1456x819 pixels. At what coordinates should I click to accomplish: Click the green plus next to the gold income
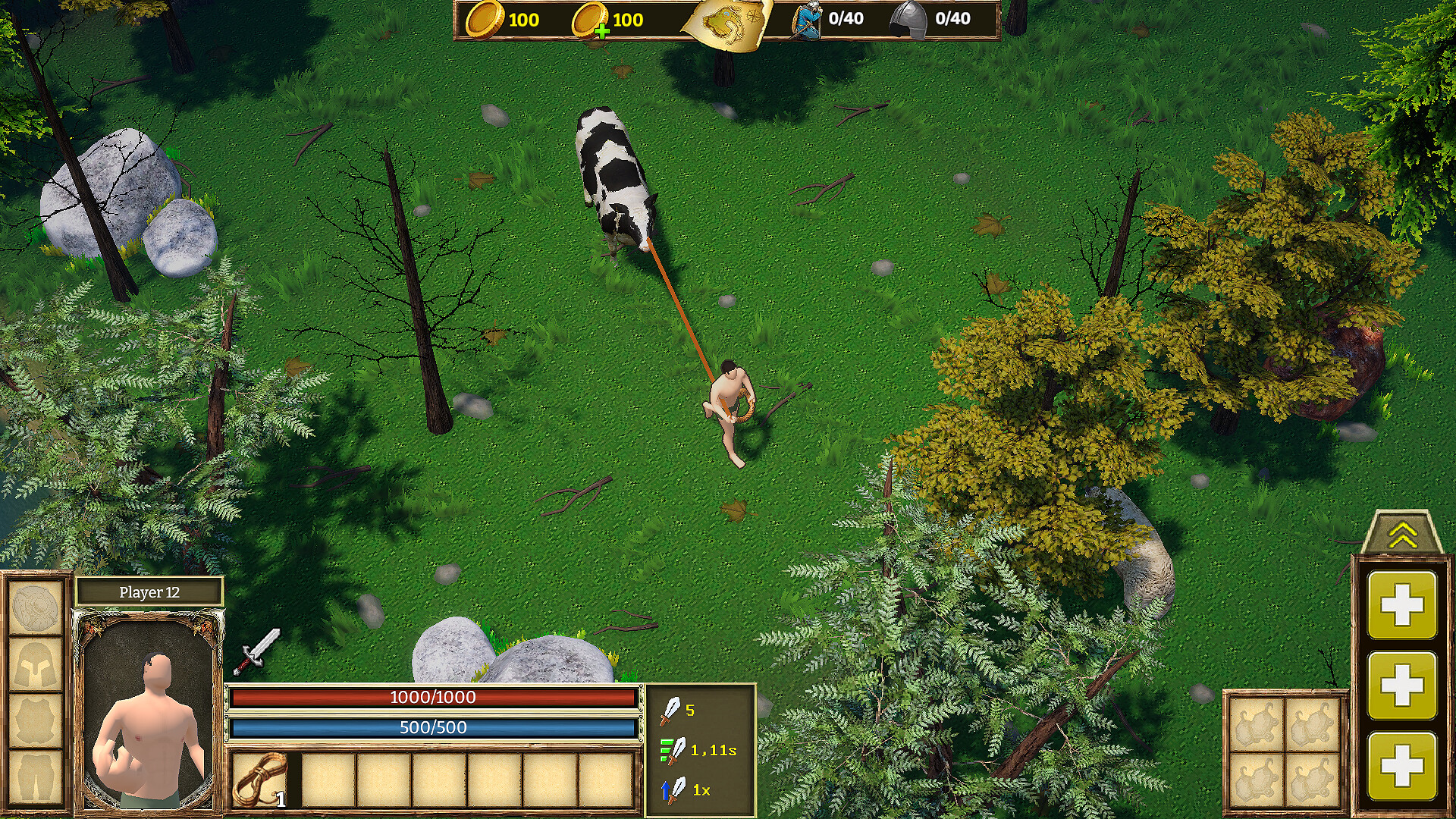603,31
